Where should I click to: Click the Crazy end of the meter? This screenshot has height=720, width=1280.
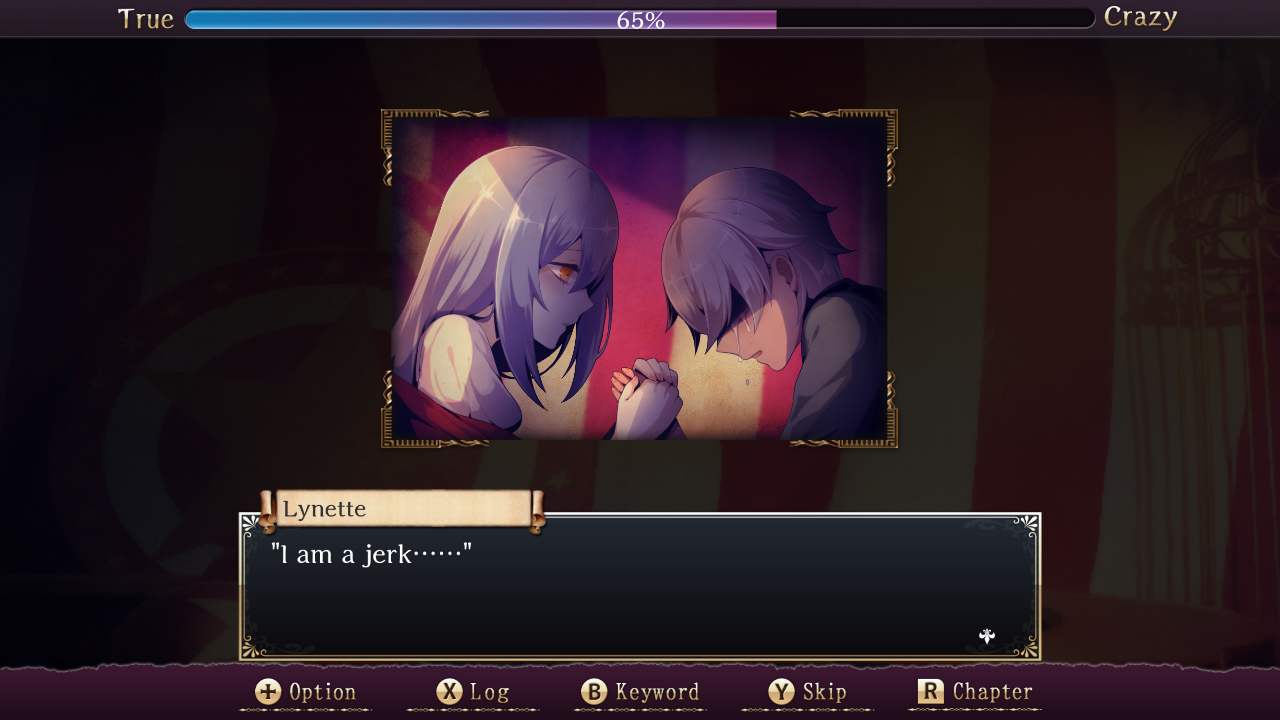click(1140, 17)
